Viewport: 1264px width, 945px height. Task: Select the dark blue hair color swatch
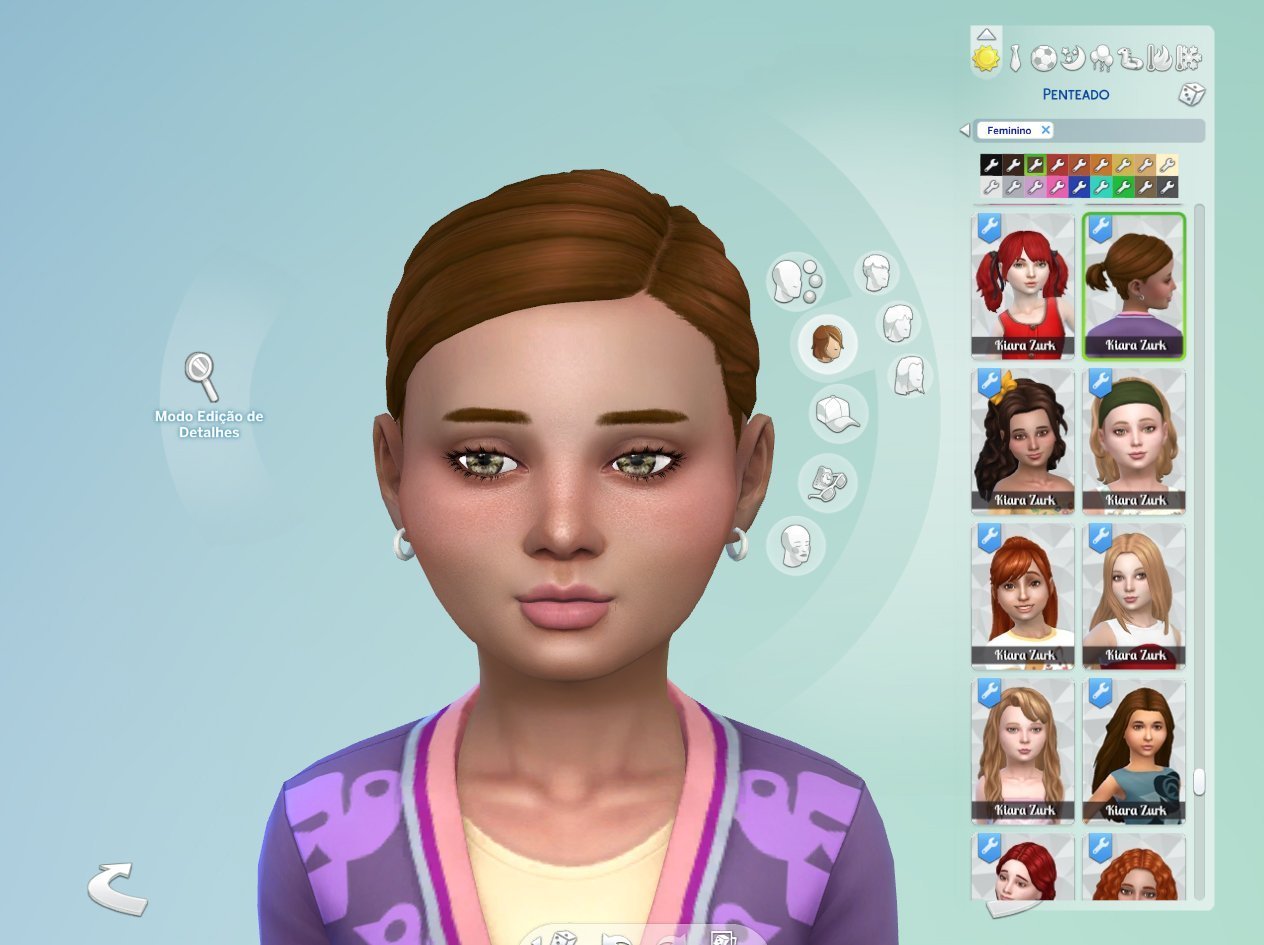pyautogui.click(x=1079, y=187)
